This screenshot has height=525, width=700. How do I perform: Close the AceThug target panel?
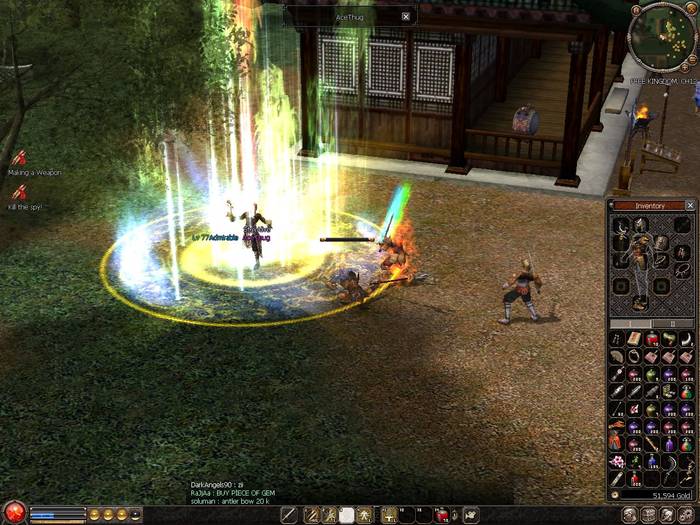click(x=405, y=16)
